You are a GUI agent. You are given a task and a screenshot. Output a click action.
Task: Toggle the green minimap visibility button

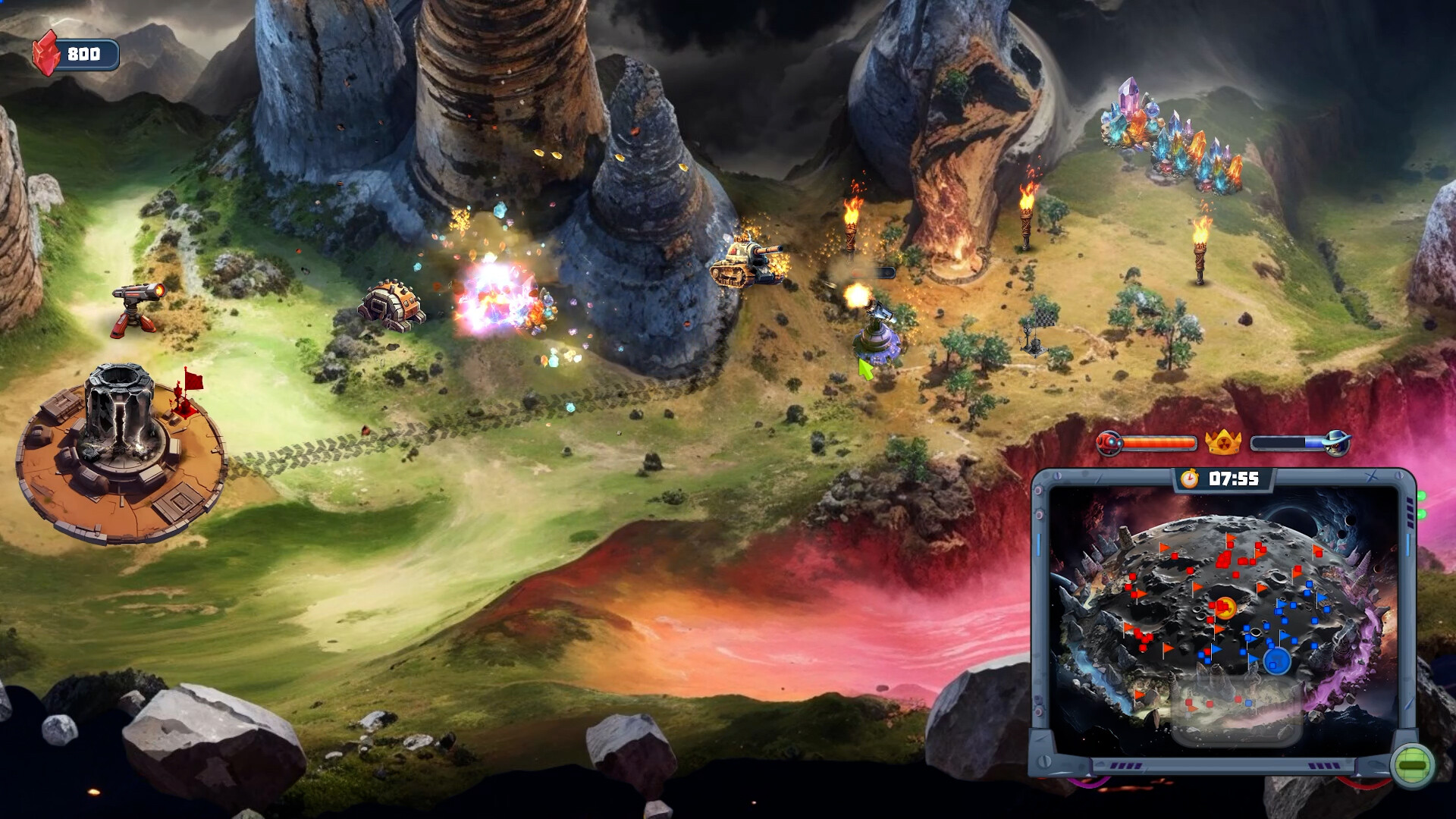[x=1412, y=764]
